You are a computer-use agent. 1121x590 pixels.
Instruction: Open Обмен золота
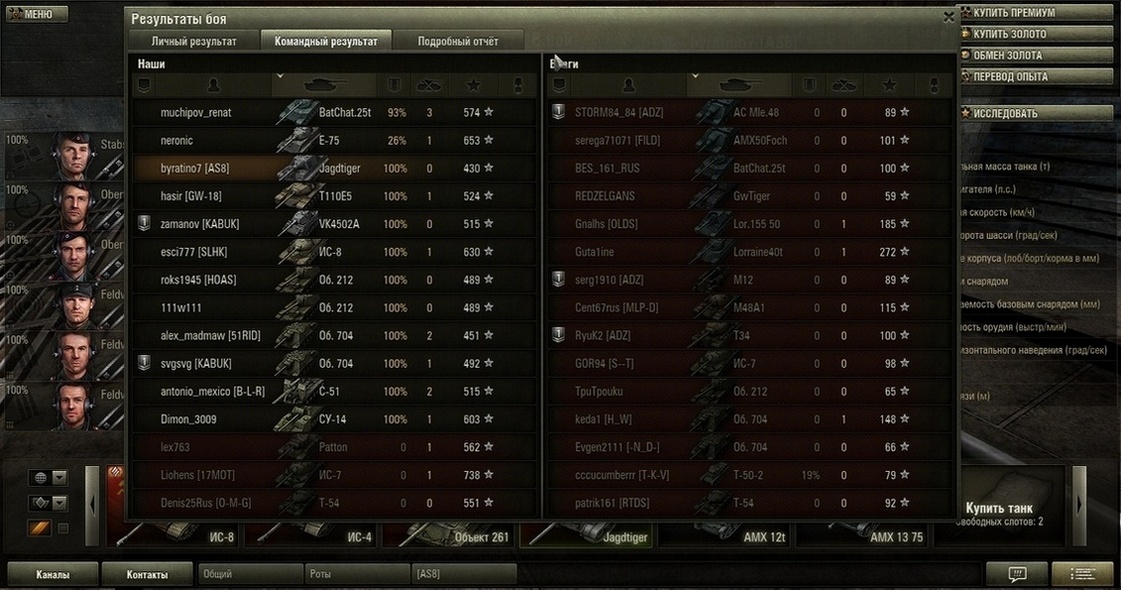[x=1035, y=55]
